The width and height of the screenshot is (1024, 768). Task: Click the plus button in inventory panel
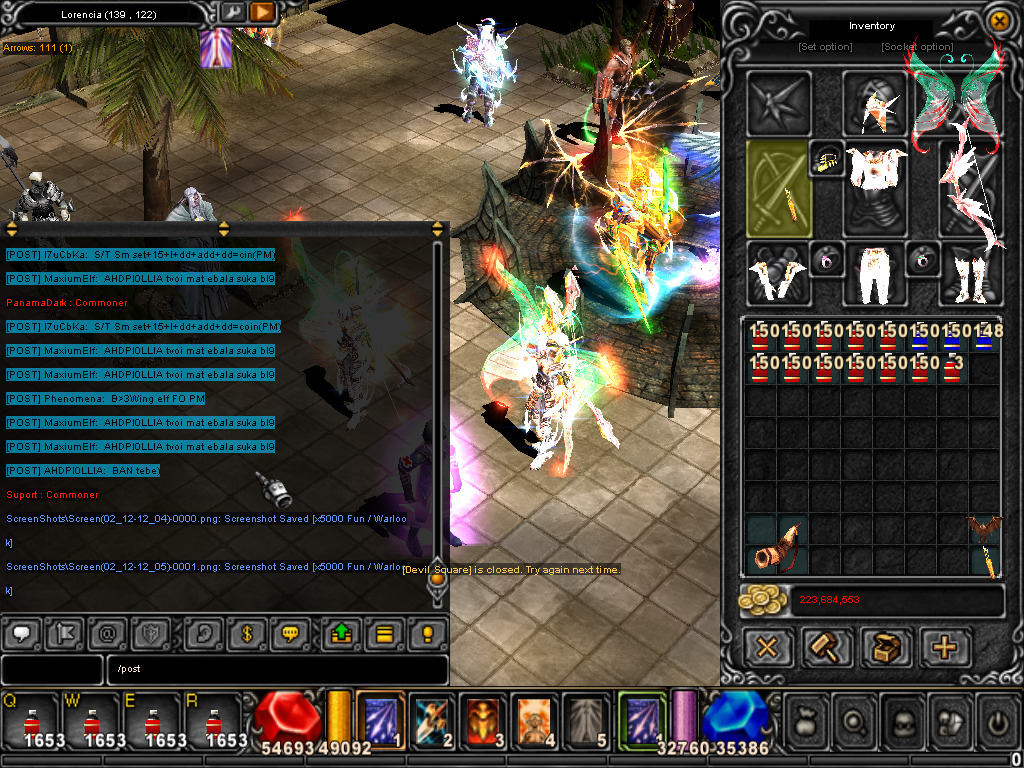944,648
